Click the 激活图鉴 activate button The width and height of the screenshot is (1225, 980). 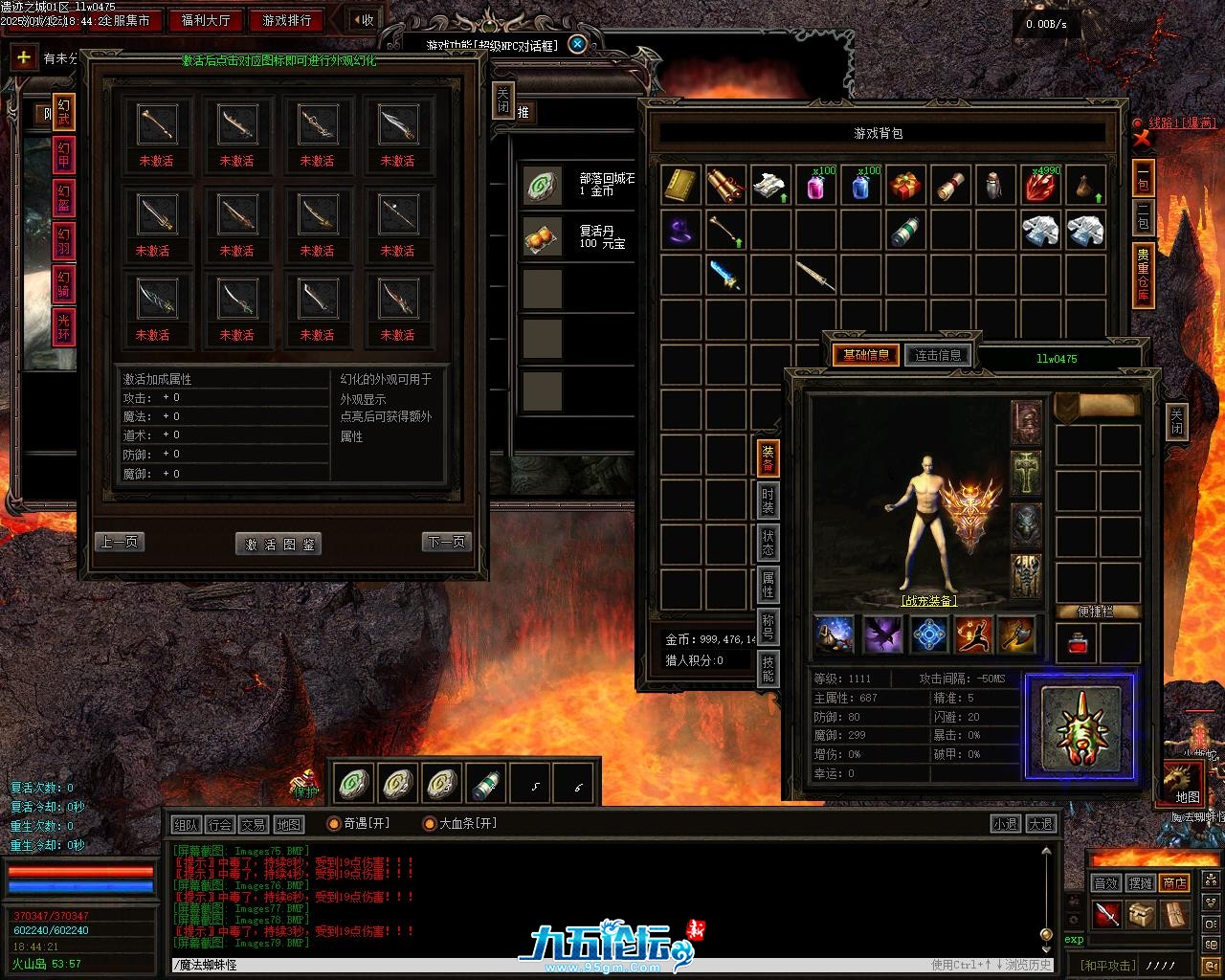click(x=278, y=544)
